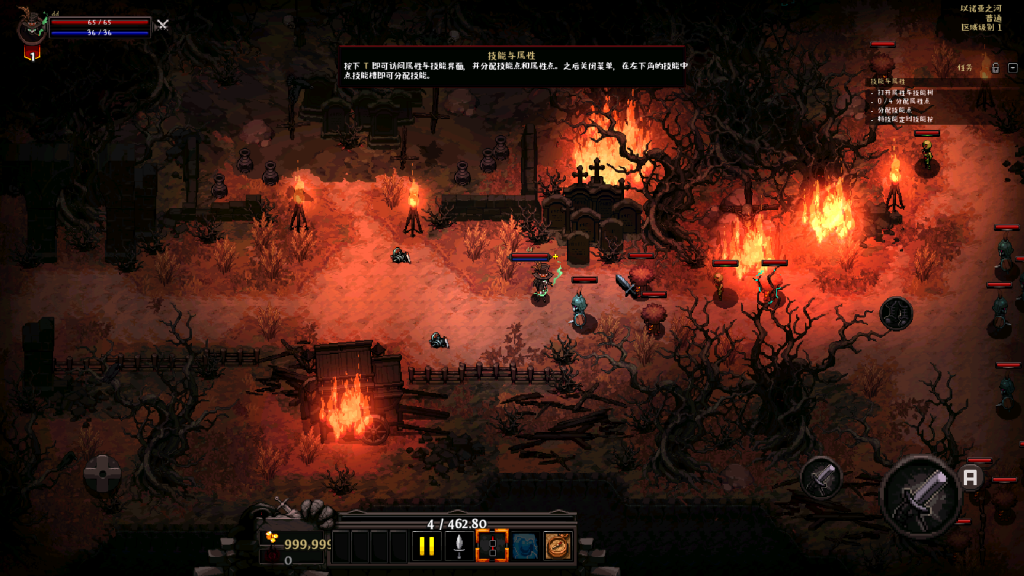Viewport: 1024px width, 576px height.
Task: Tap the virtual movement D-pad
Action: 103,474
